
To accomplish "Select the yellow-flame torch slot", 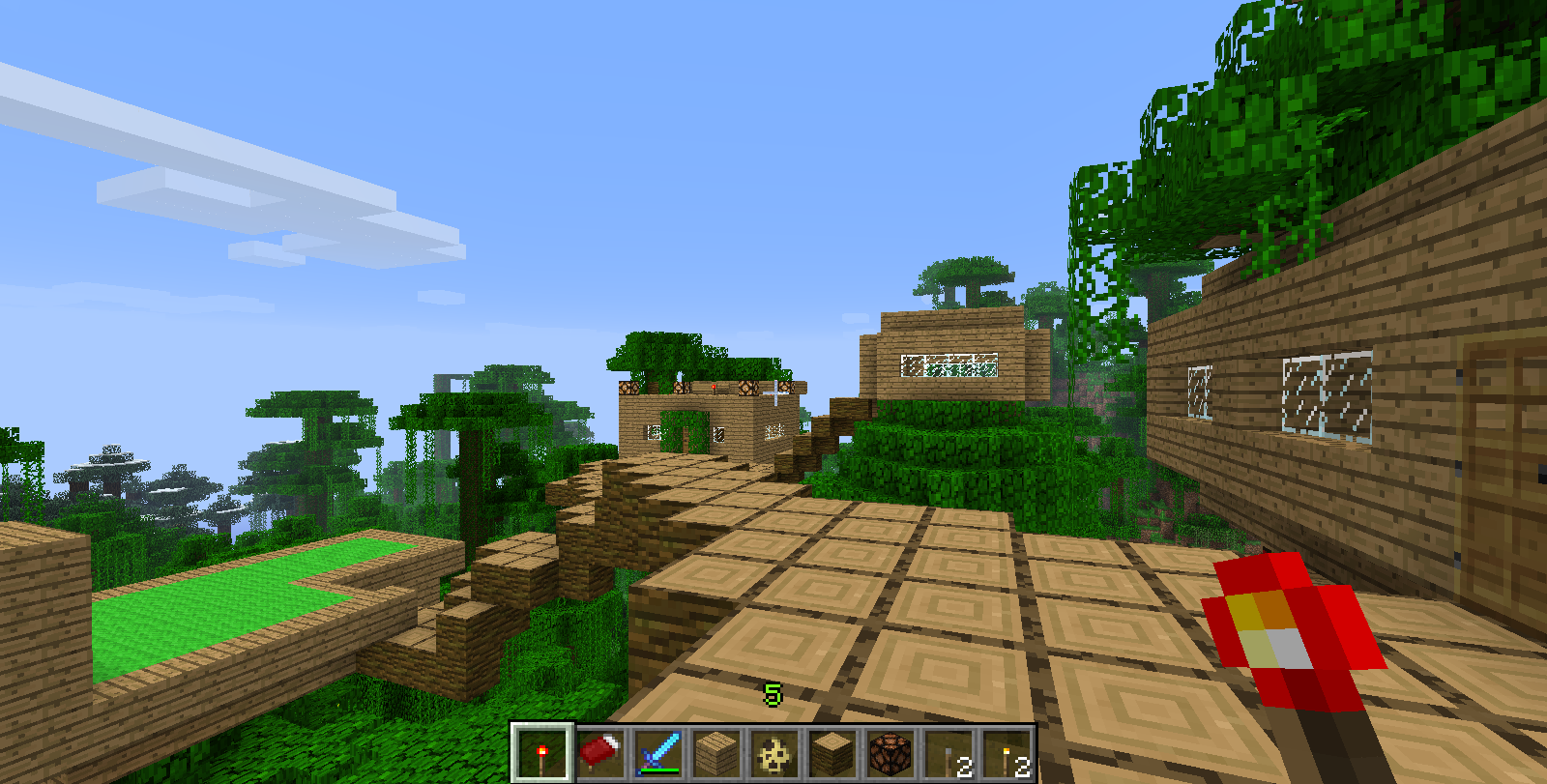I will tap(1007, 753).
